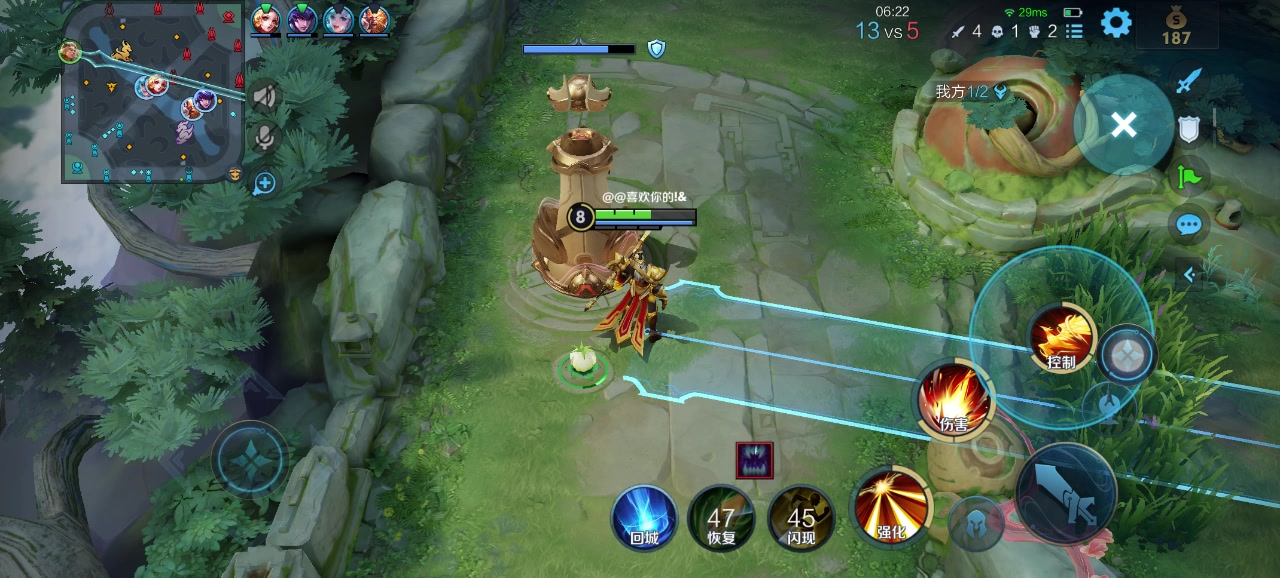Open the shop via the gold bag

[x=1176, y=25]
